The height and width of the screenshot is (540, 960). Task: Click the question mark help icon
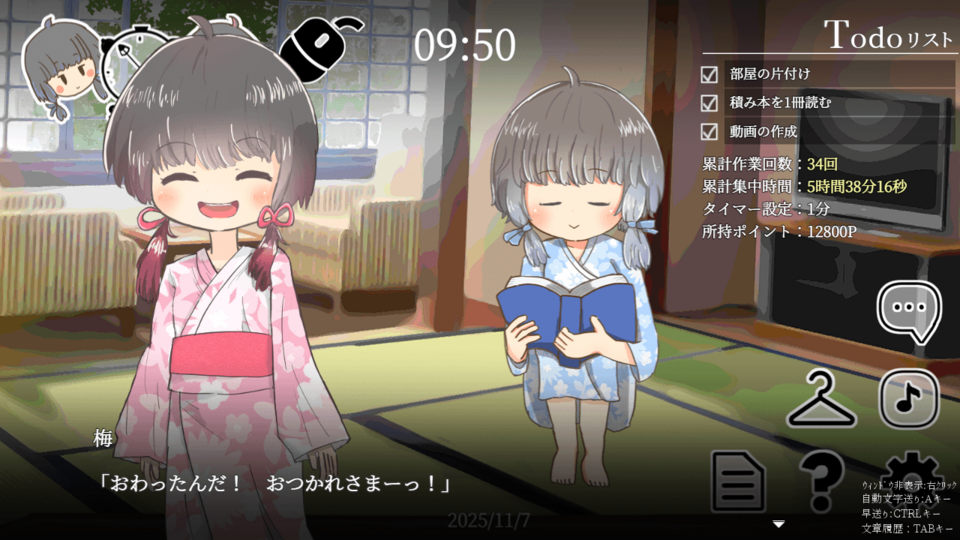click(x=821, y=481)
